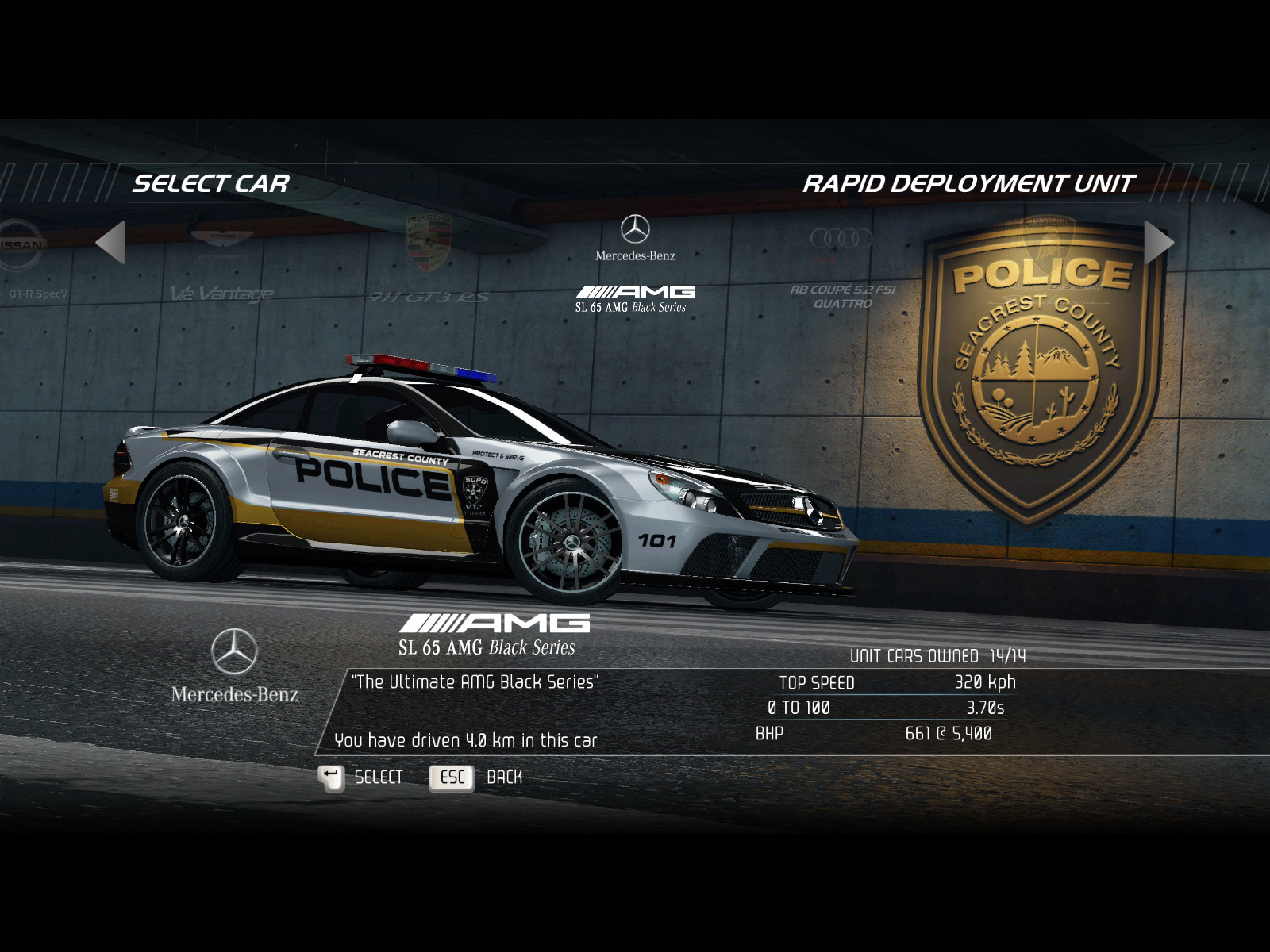Click the left arrow to browse previous car

point(111,242)
